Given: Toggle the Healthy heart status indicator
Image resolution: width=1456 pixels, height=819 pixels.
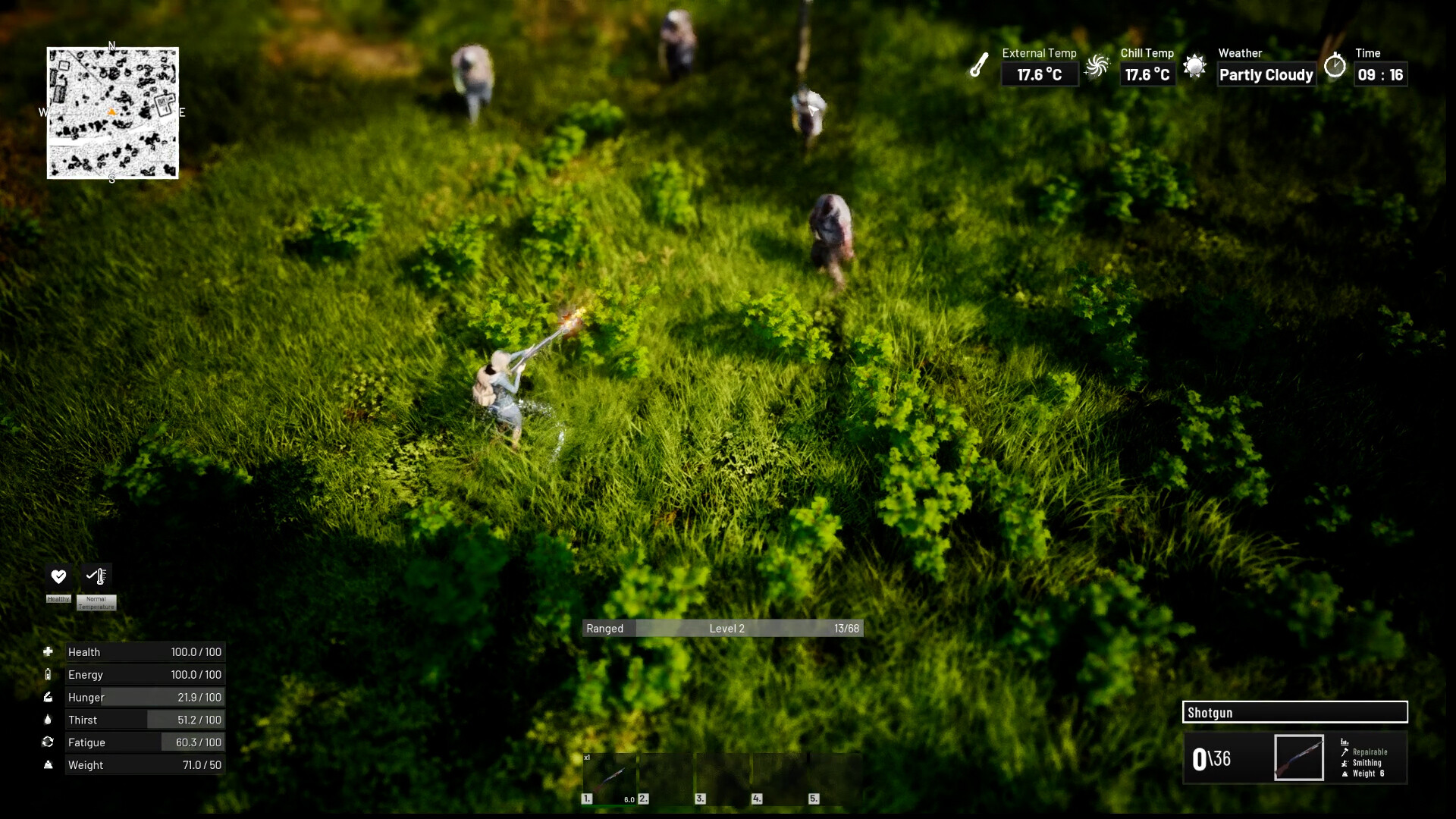Looking at the screenshot, I should [58, 576].
